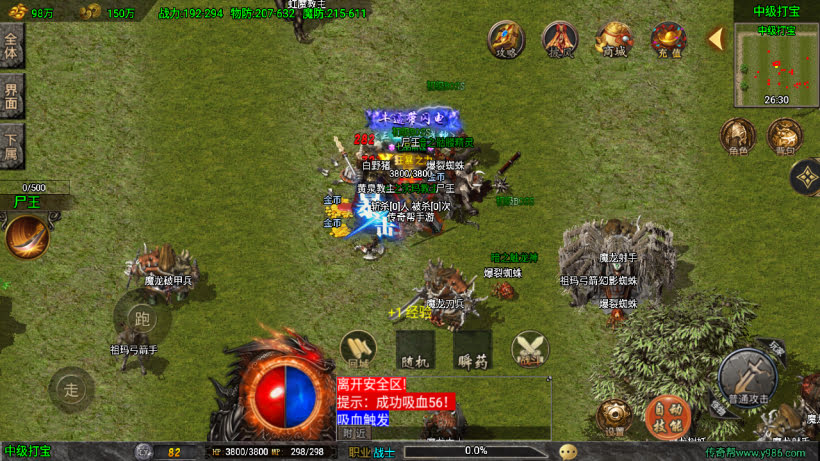Open the 商城 shop
This screenshot has height=461, width=820.
(614, 40)
